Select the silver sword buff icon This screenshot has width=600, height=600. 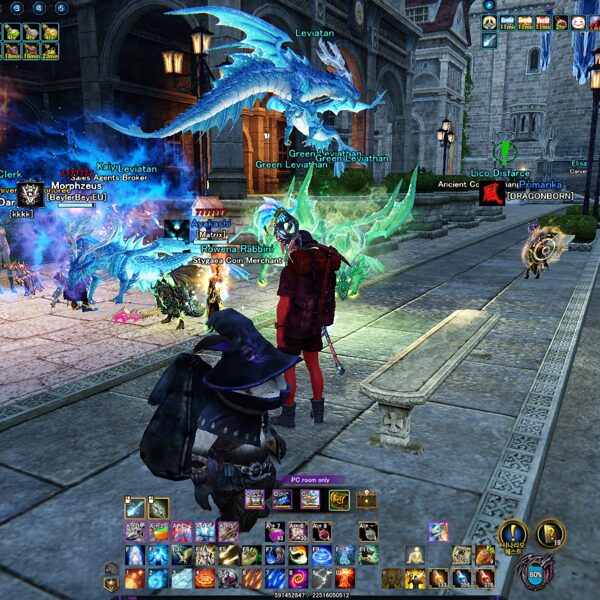pos(489,40)
